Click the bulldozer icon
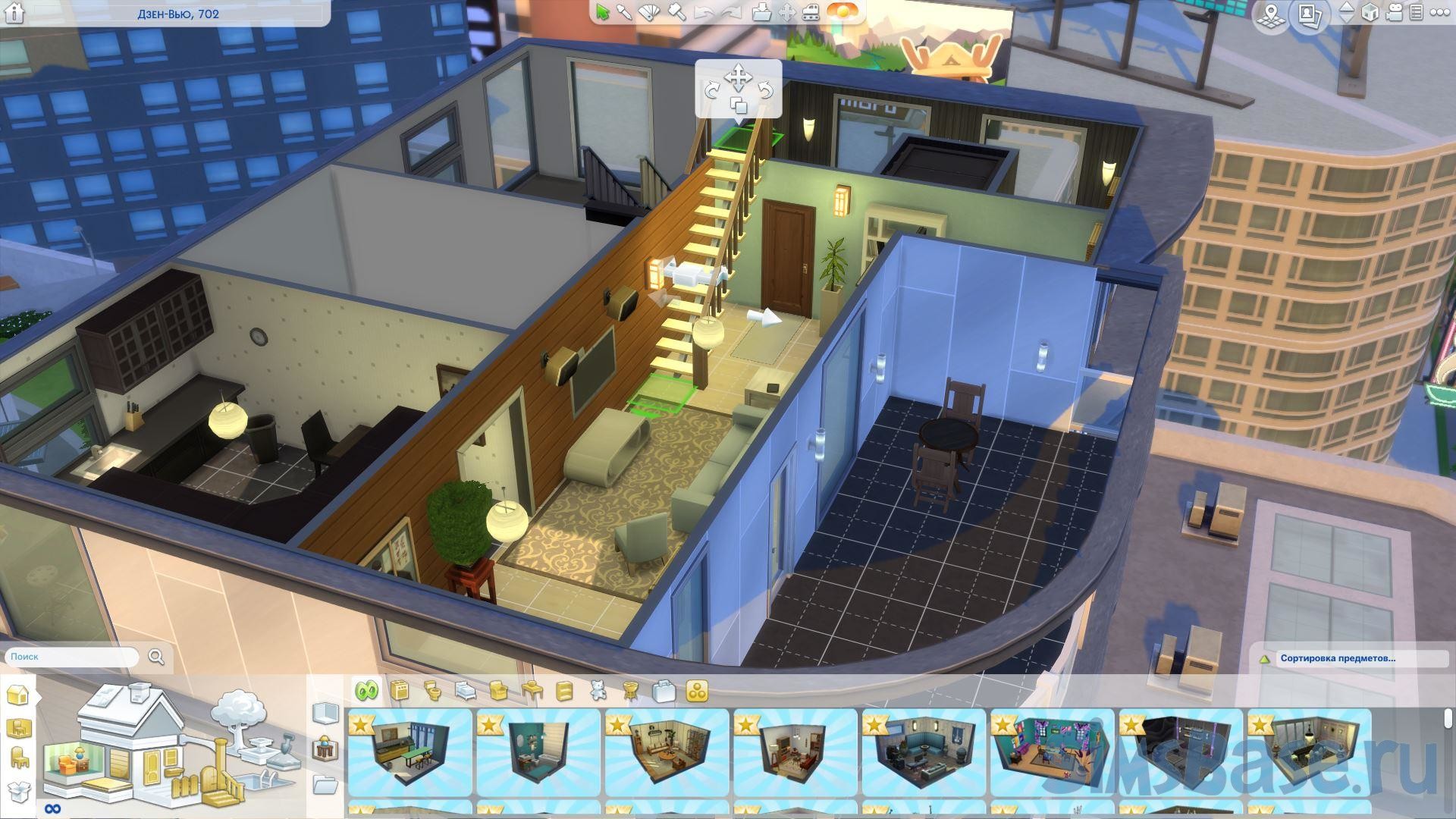The width and height of the screenshot is (1456, 819). point(811,12)
